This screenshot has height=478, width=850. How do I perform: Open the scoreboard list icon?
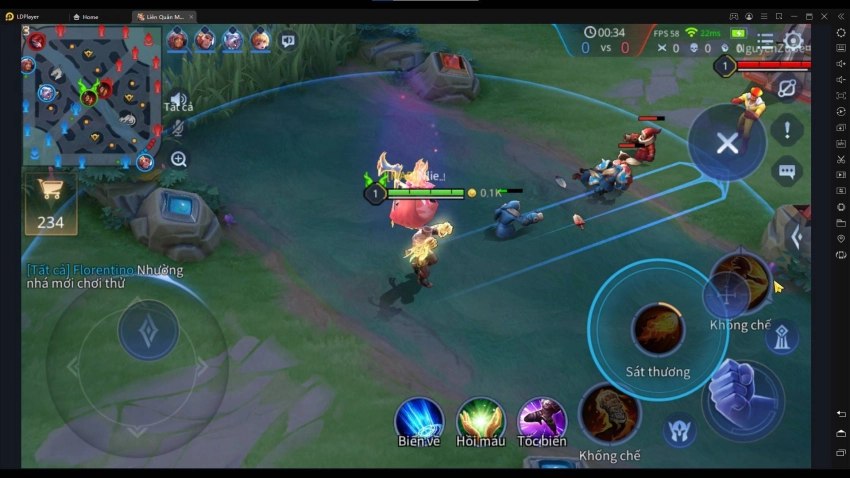tap(765, 42)
